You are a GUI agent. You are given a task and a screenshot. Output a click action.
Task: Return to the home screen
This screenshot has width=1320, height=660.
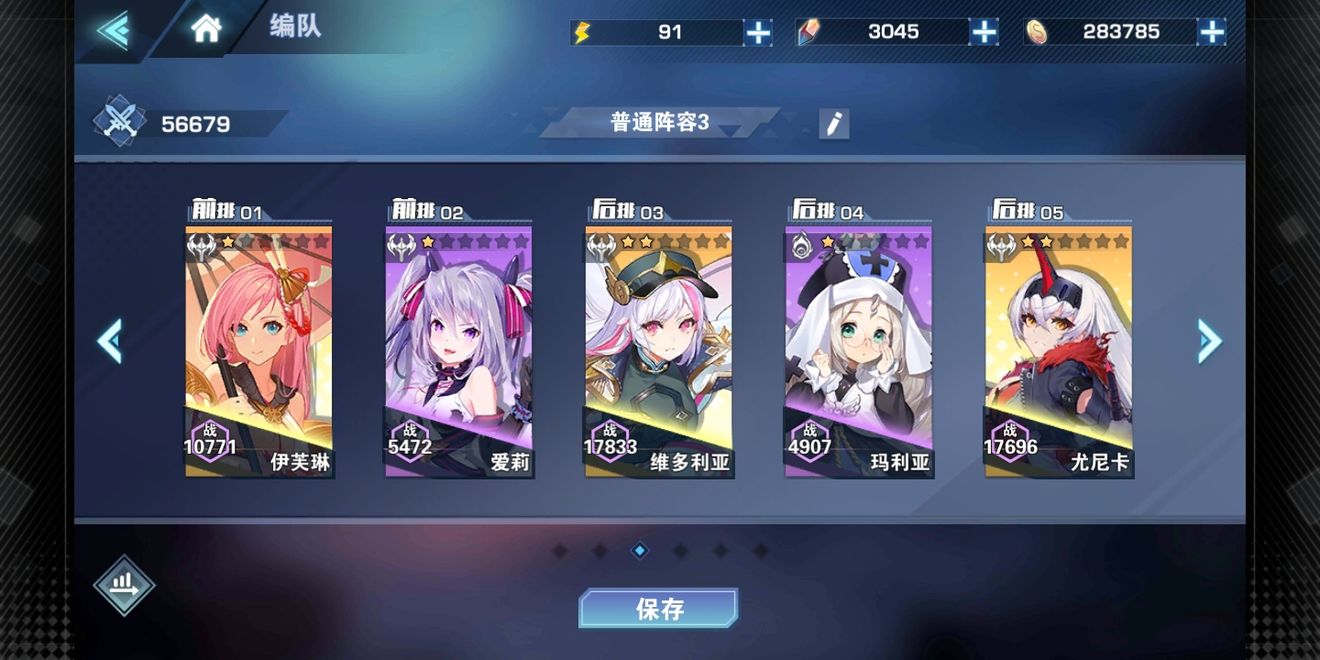click(206, 29)
